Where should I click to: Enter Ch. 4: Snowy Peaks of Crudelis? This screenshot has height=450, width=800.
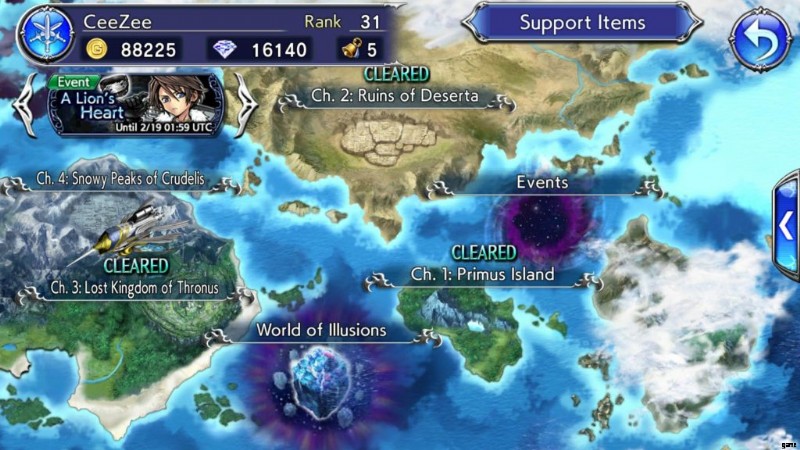(120, 180)
